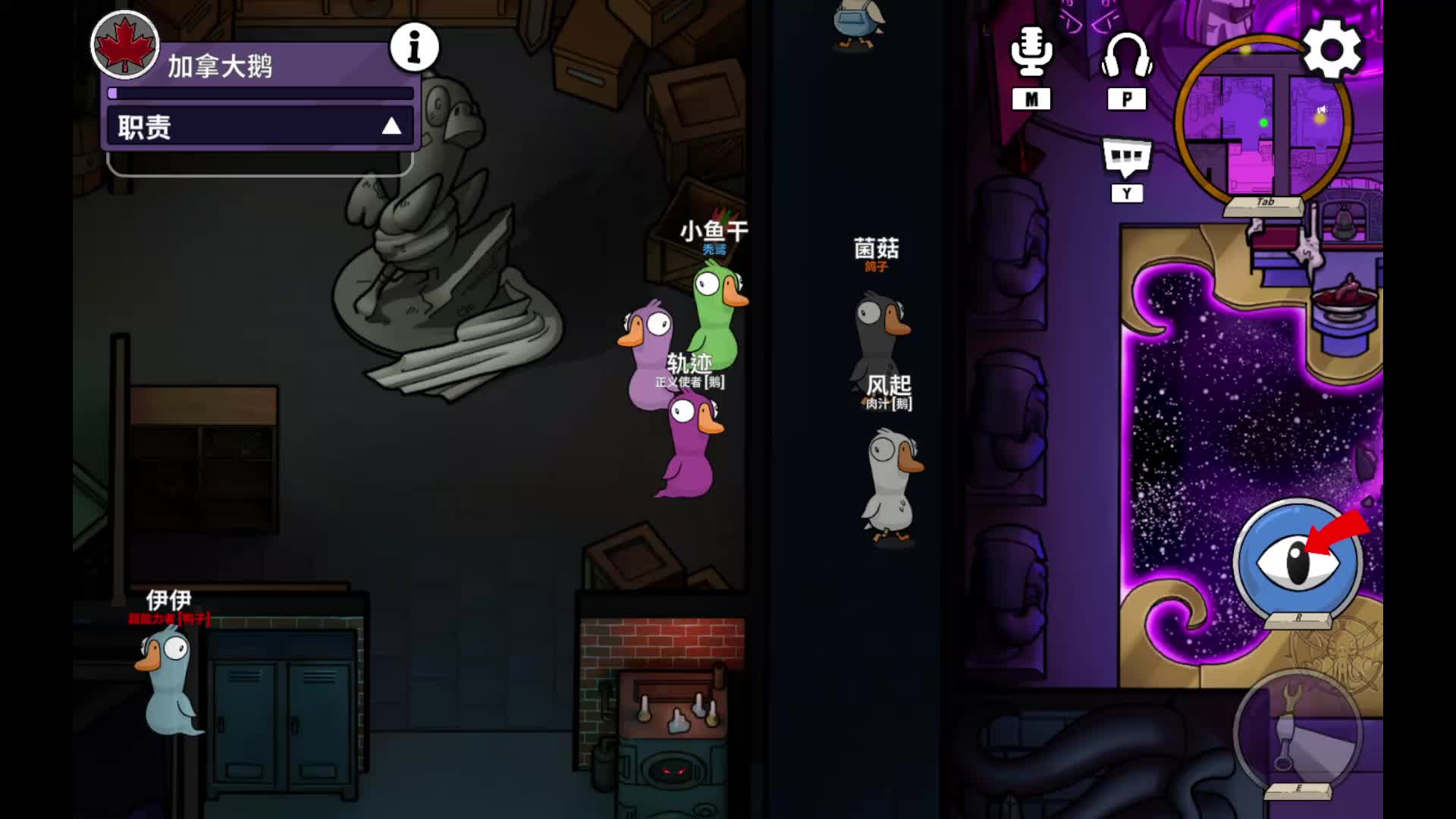The height and width of the screenshot is (819, 1456).
Task: Open the settings gear
Action: [x=1332, y=50]
